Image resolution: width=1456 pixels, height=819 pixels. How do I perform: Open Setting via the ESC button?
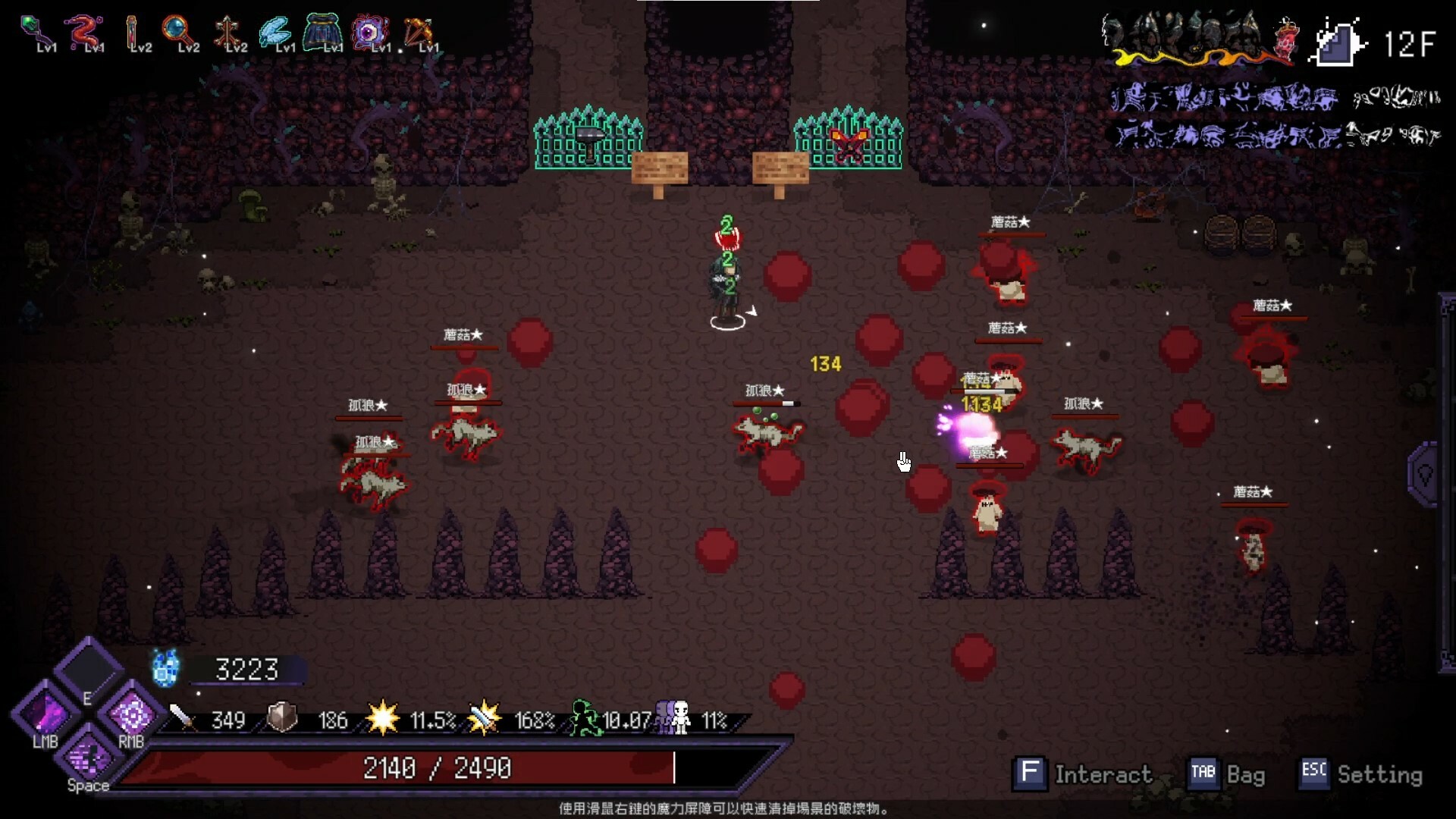1313,774
